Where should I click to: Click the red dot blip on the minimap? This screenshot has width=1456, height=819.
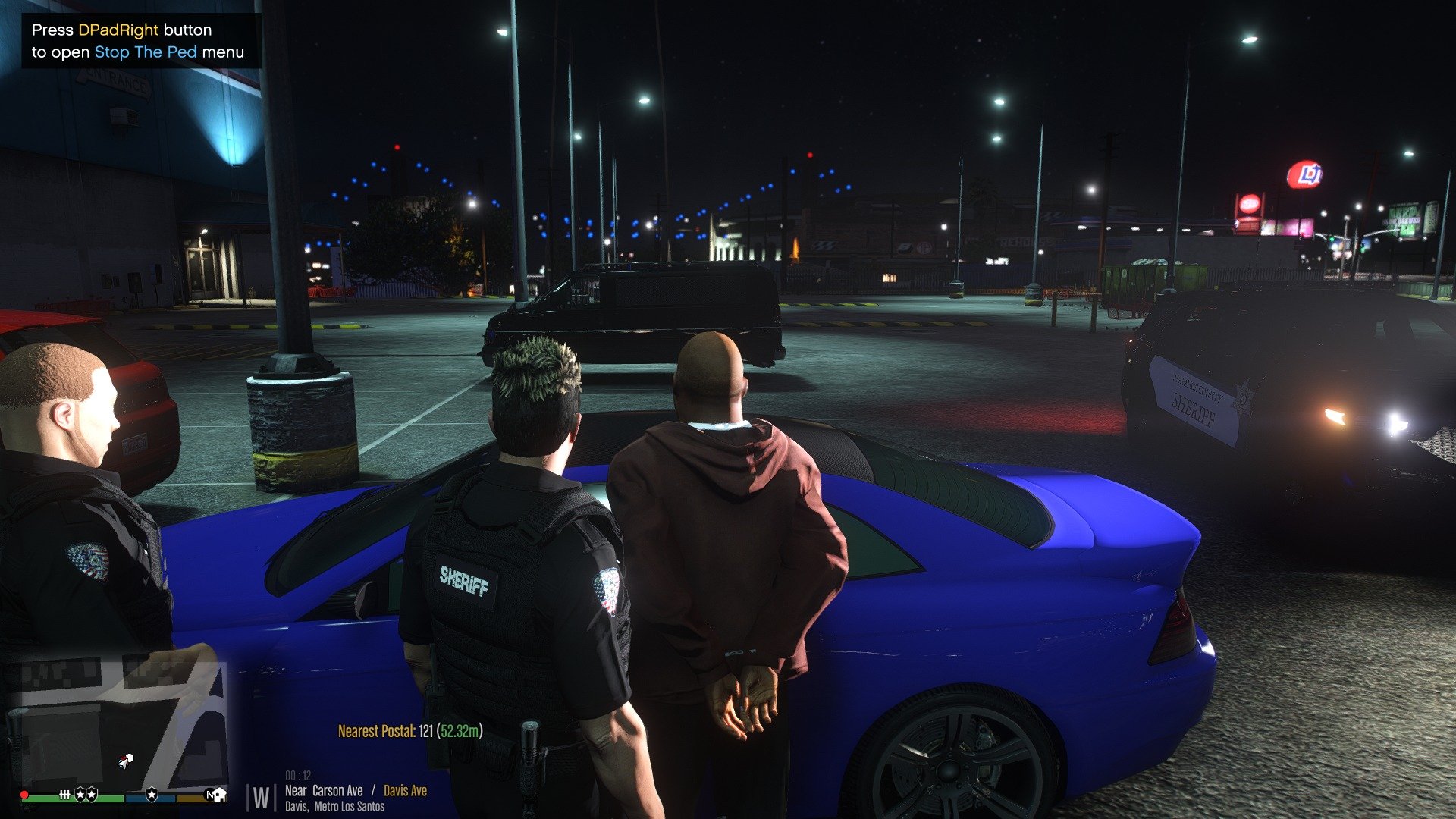click(x=24, y=795)
